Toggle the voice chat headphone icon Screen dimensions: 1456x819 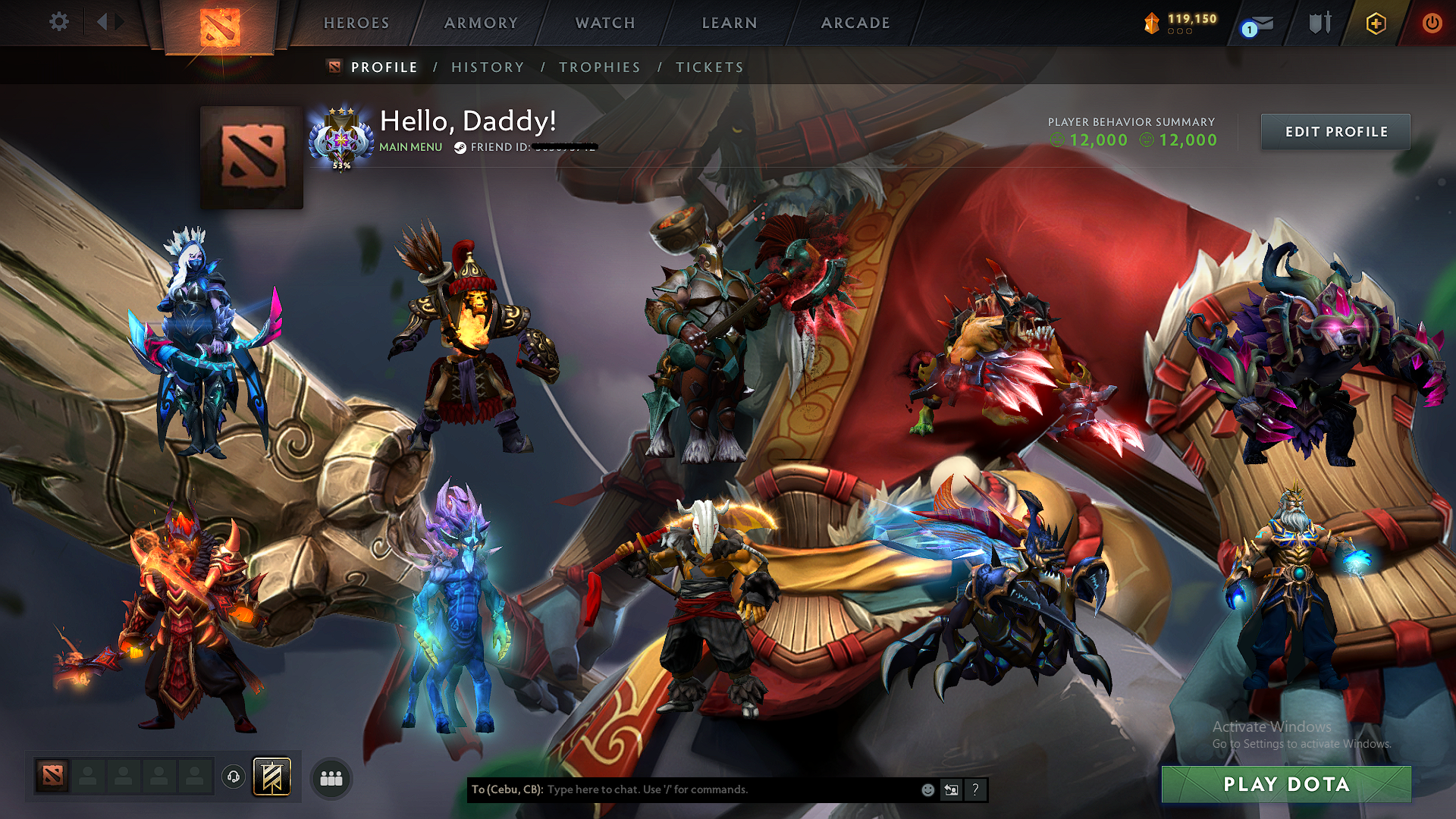[234, 777]
